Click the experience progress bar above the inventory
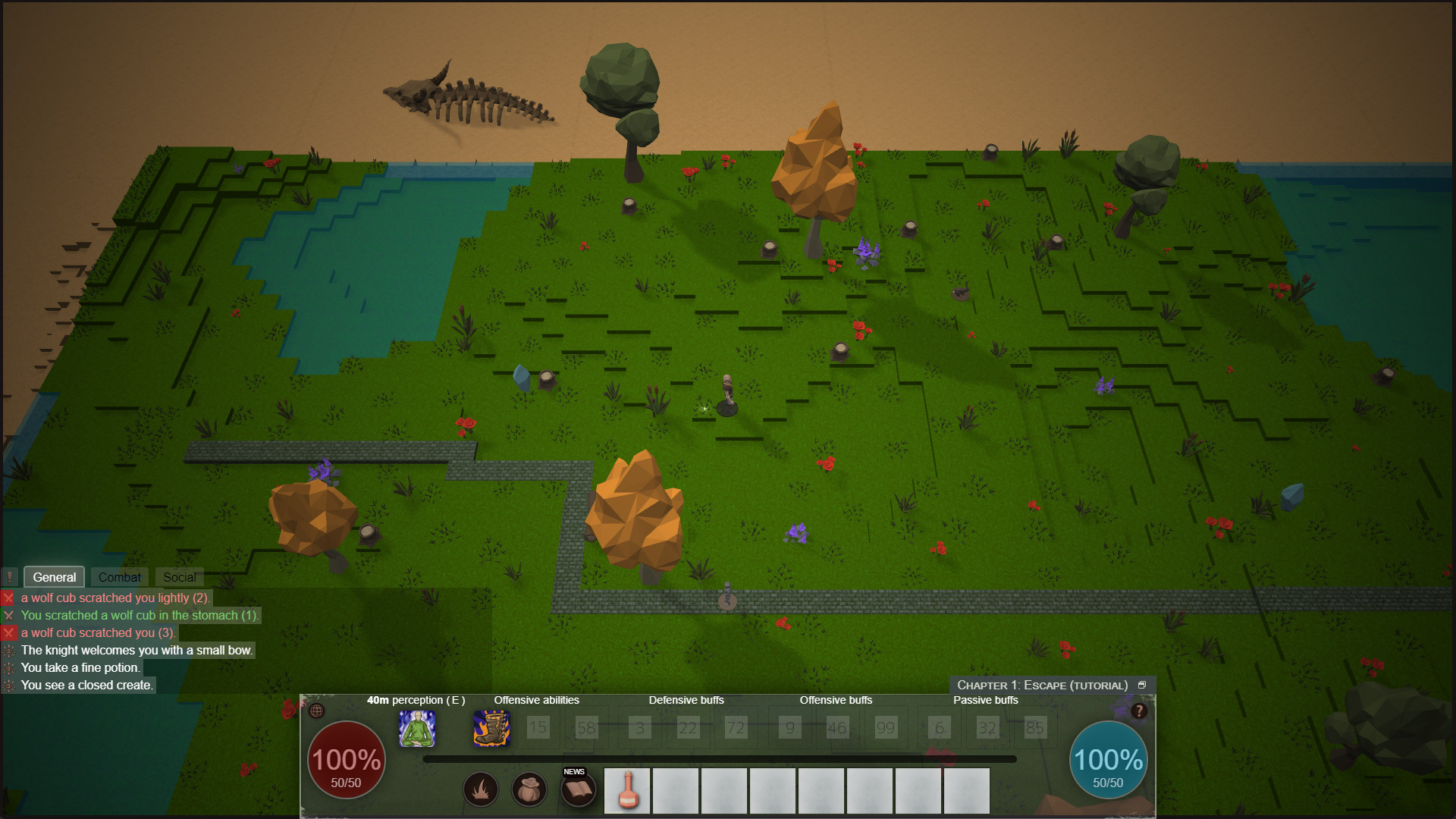The height and width of the screenshot is (819, 1456). (x=720, y=758)
